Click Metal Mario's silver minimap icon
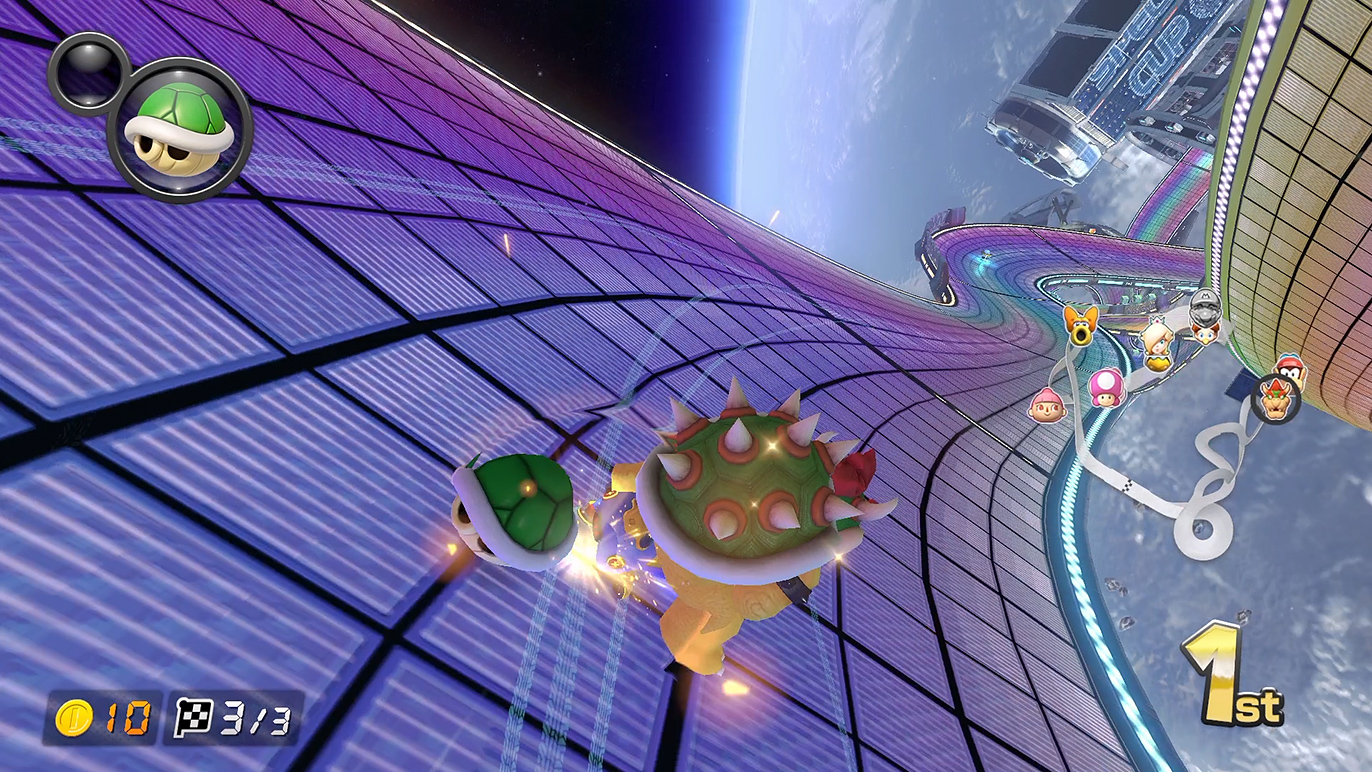The height and width of the screenshot is (772, 1372). point(1206,303)
